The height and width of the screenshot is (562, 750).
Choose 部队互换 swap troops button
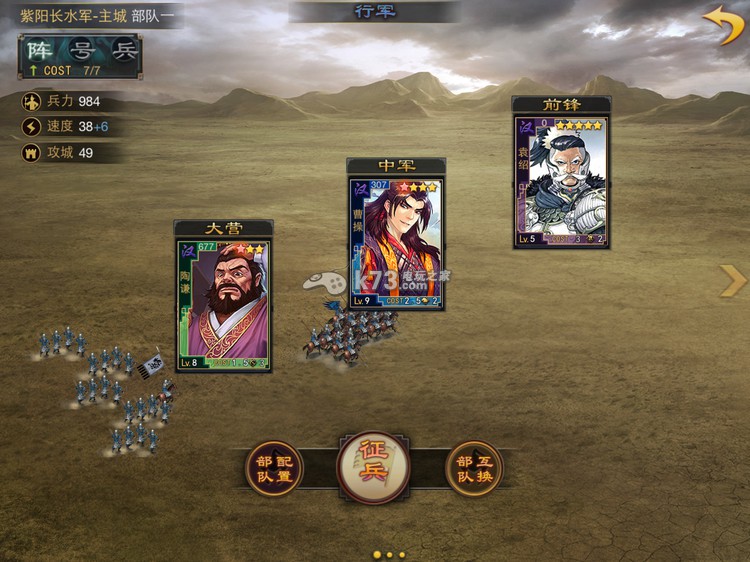tap(474, 469)
